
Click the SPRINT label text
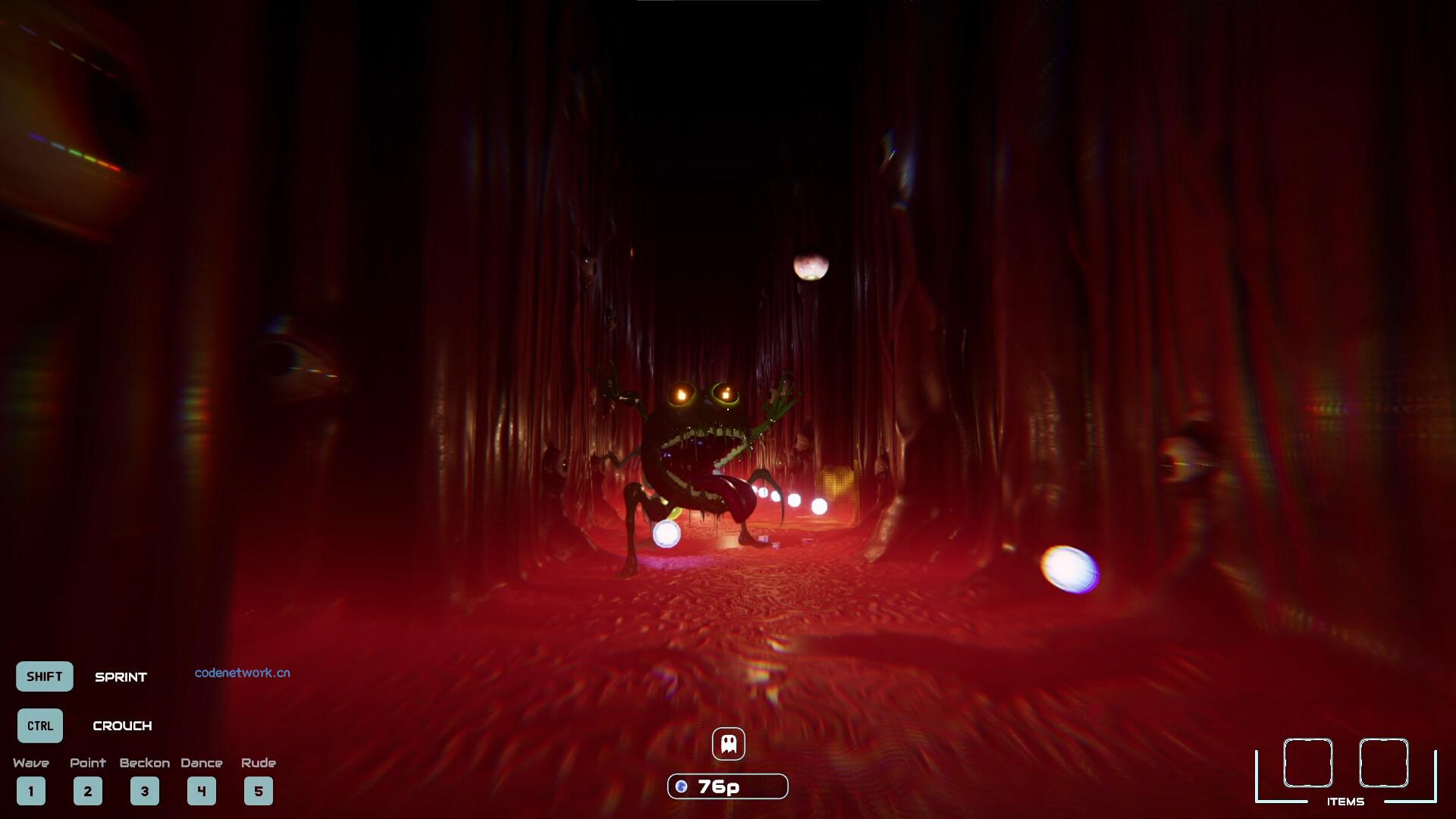[x=121, y=677]
